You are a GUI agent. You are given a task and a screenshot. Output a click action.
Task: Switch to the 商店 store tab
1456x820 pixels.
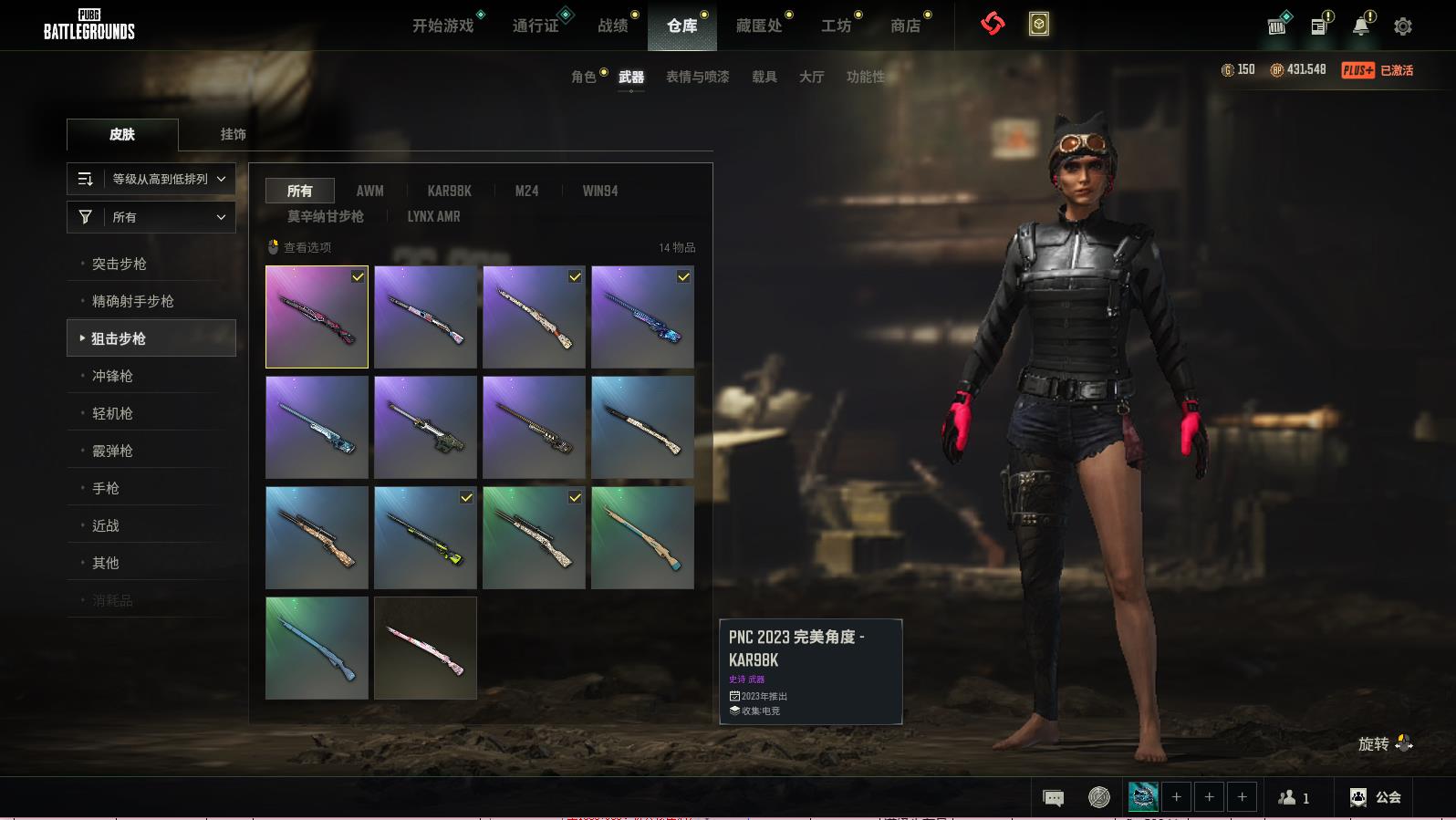(x=906, y=26)
